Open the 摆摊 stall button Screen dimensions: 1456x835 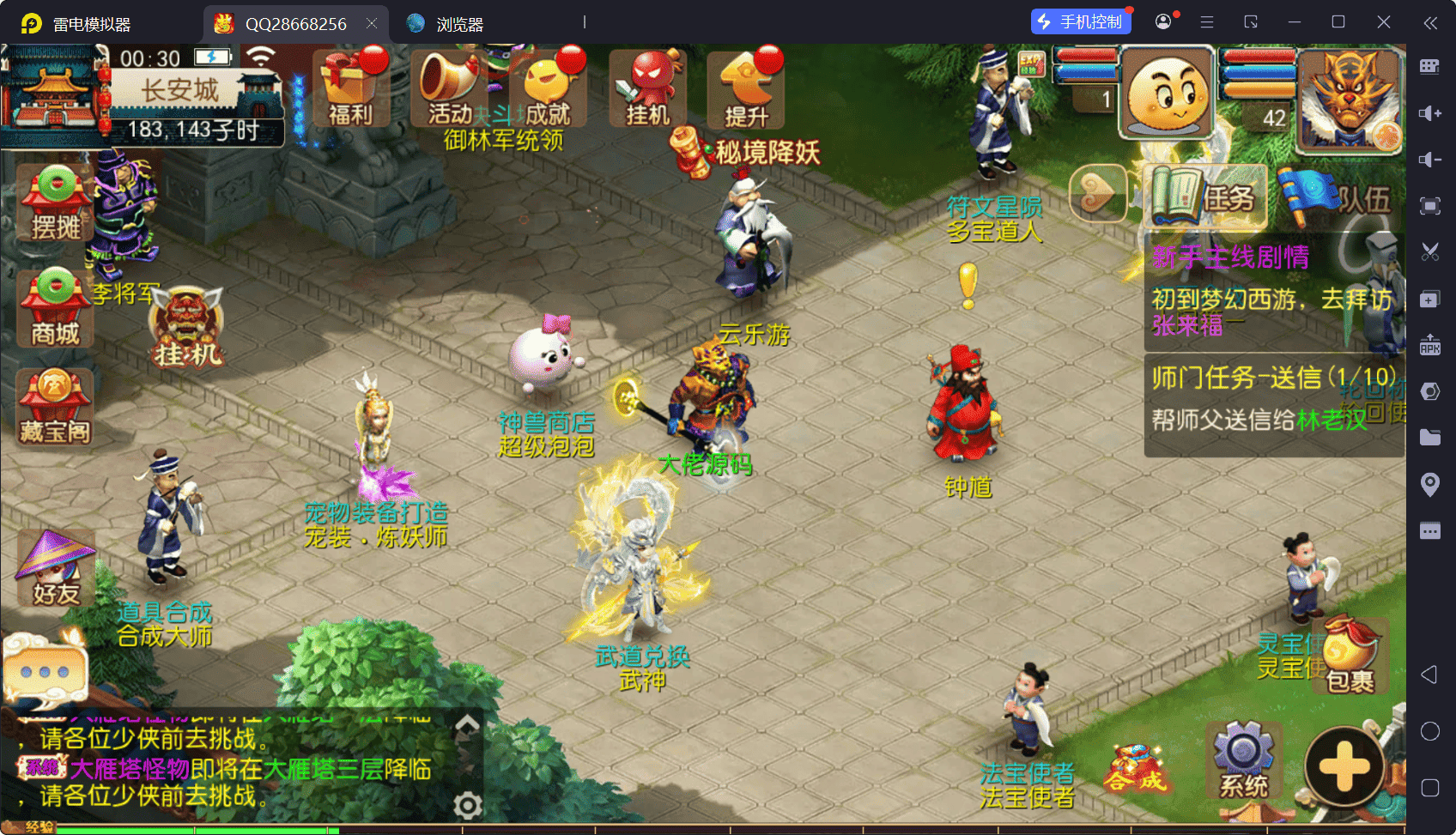[x=55, y=203]
